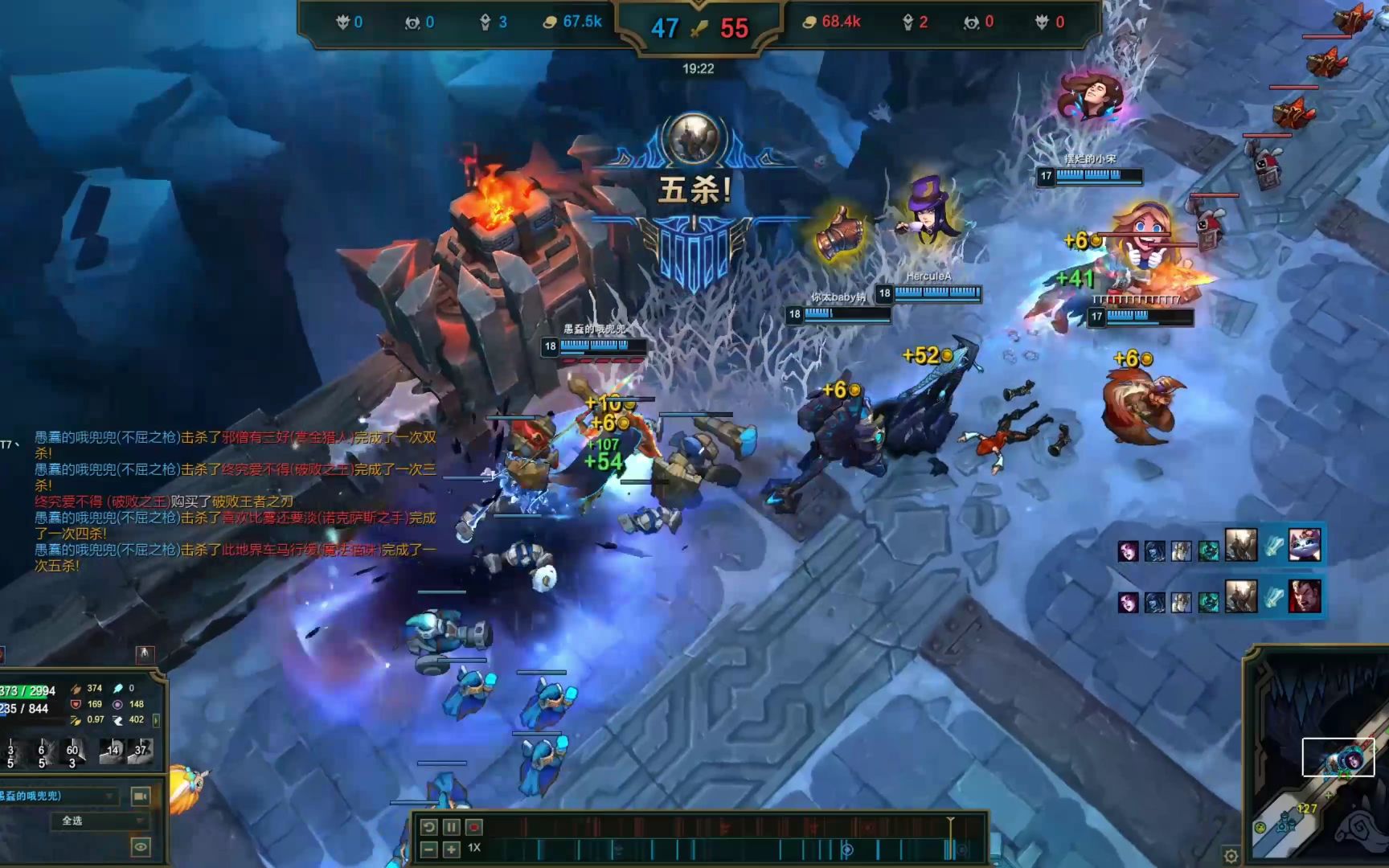
Task: Click the replay rewind/restart arrow button
Action: [x=429, y=827]
